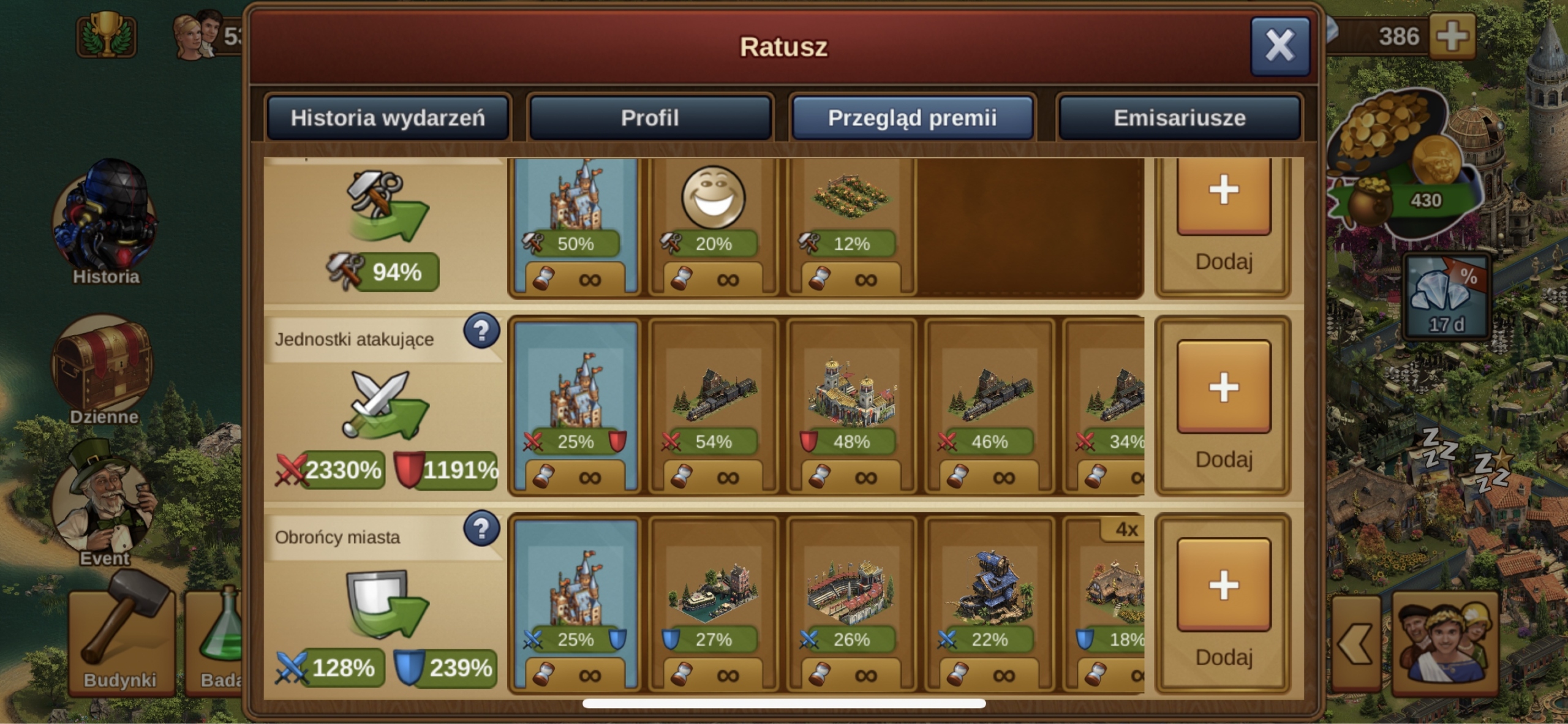Open the Profil tab
The image size is (1568, 724).
[x=650, y=118]
